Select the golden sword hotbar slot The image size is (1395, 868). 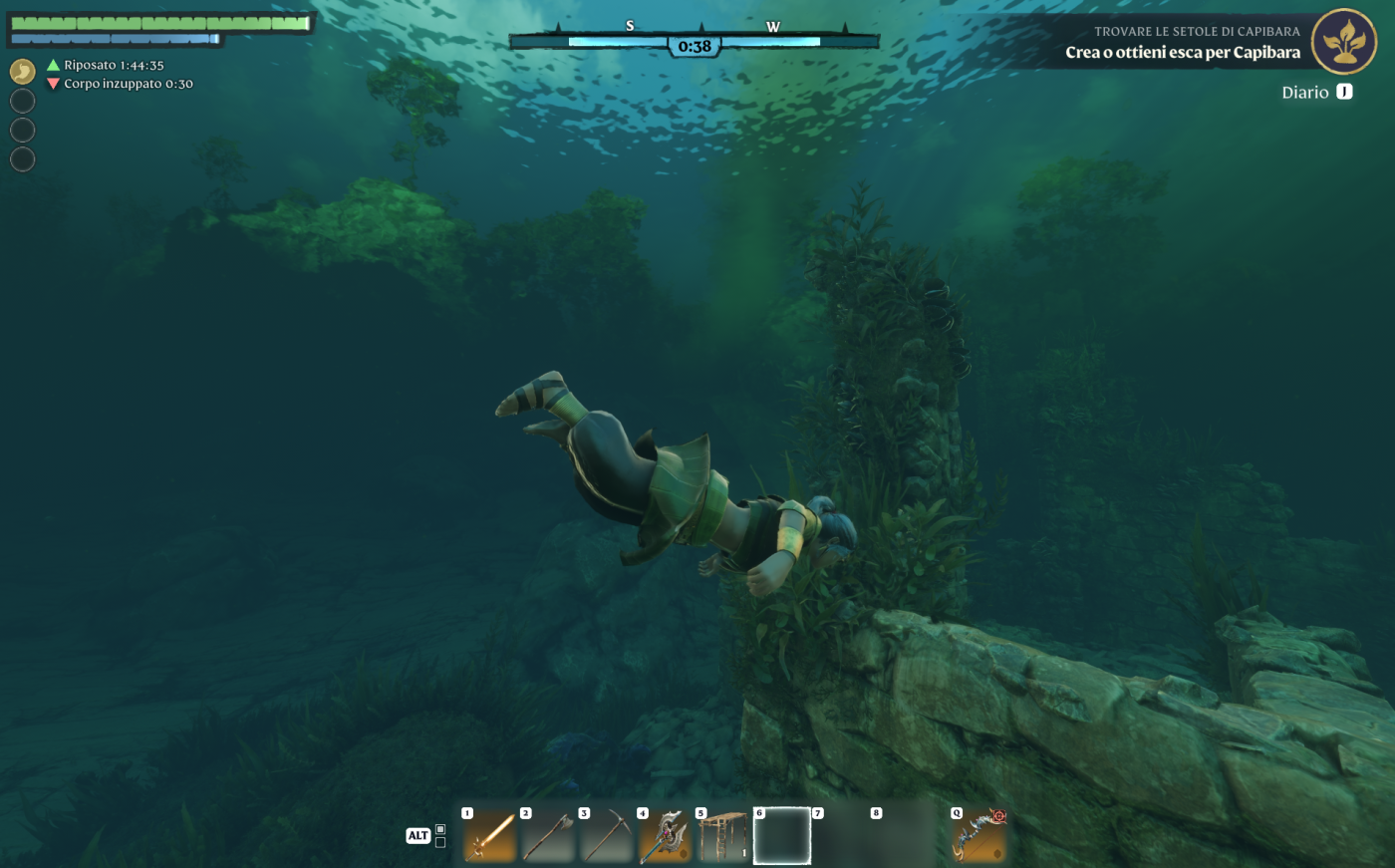point(490,835)
